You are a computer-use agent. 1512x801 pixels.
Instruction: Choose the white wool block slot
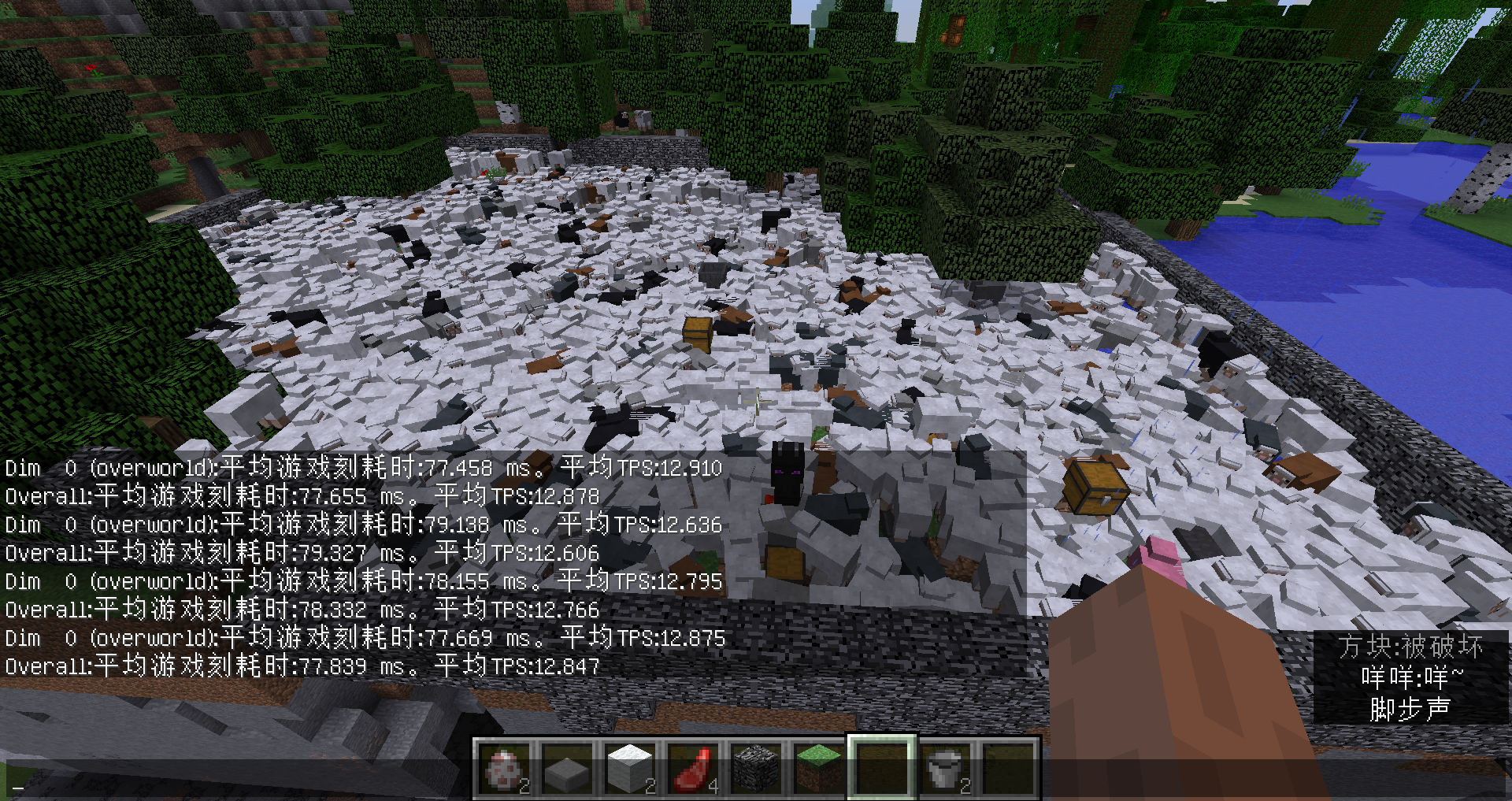630,769
